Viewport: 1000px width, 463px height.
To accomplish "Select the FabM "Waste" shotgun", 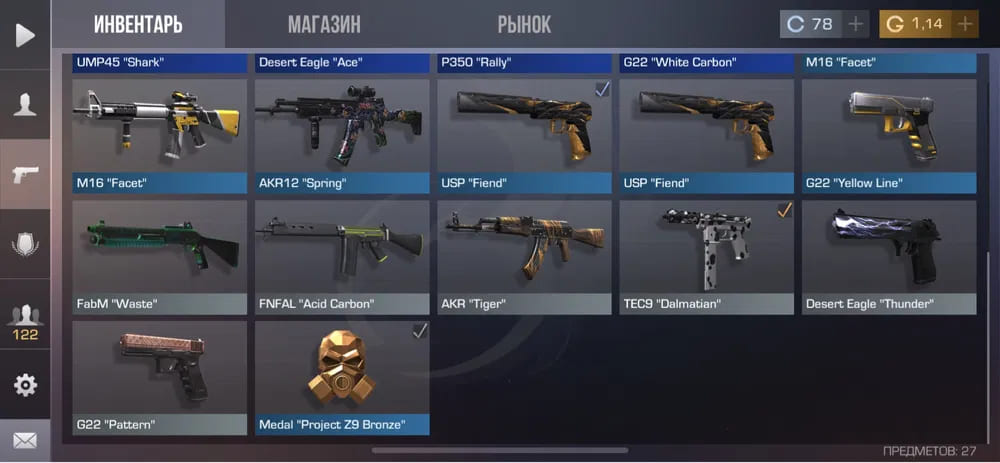I will click(x=160, y=257).
